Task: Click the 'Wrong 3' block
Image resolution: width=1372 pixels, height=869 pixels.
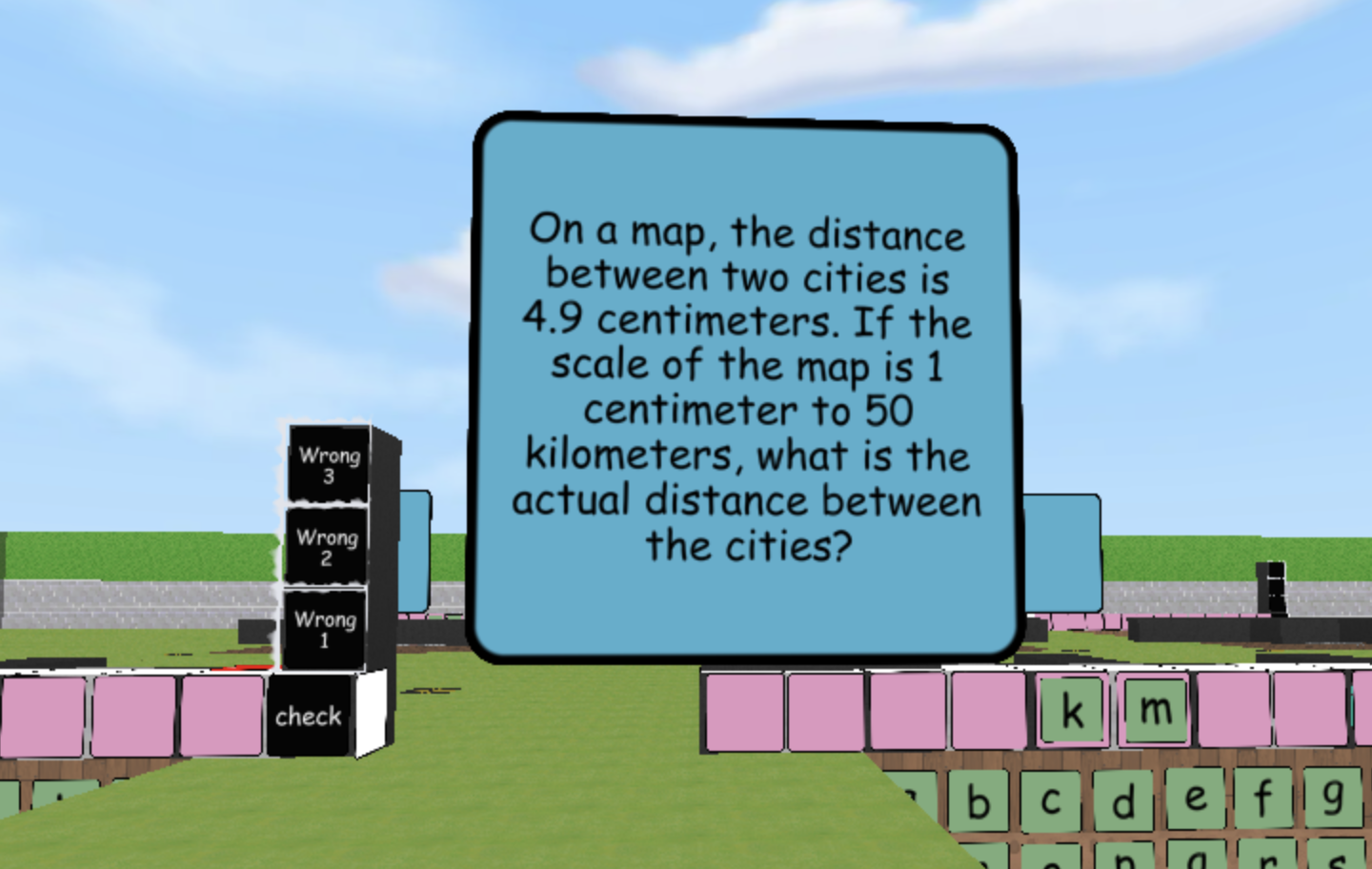Action: 327,466
